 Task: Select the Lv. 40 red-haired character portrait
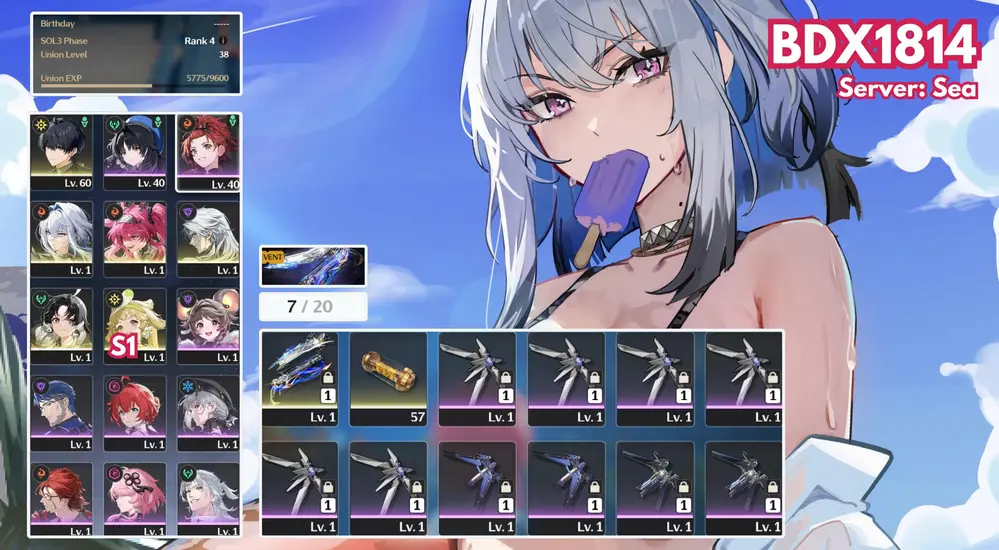pyautogui.click(x=207, y=150)
